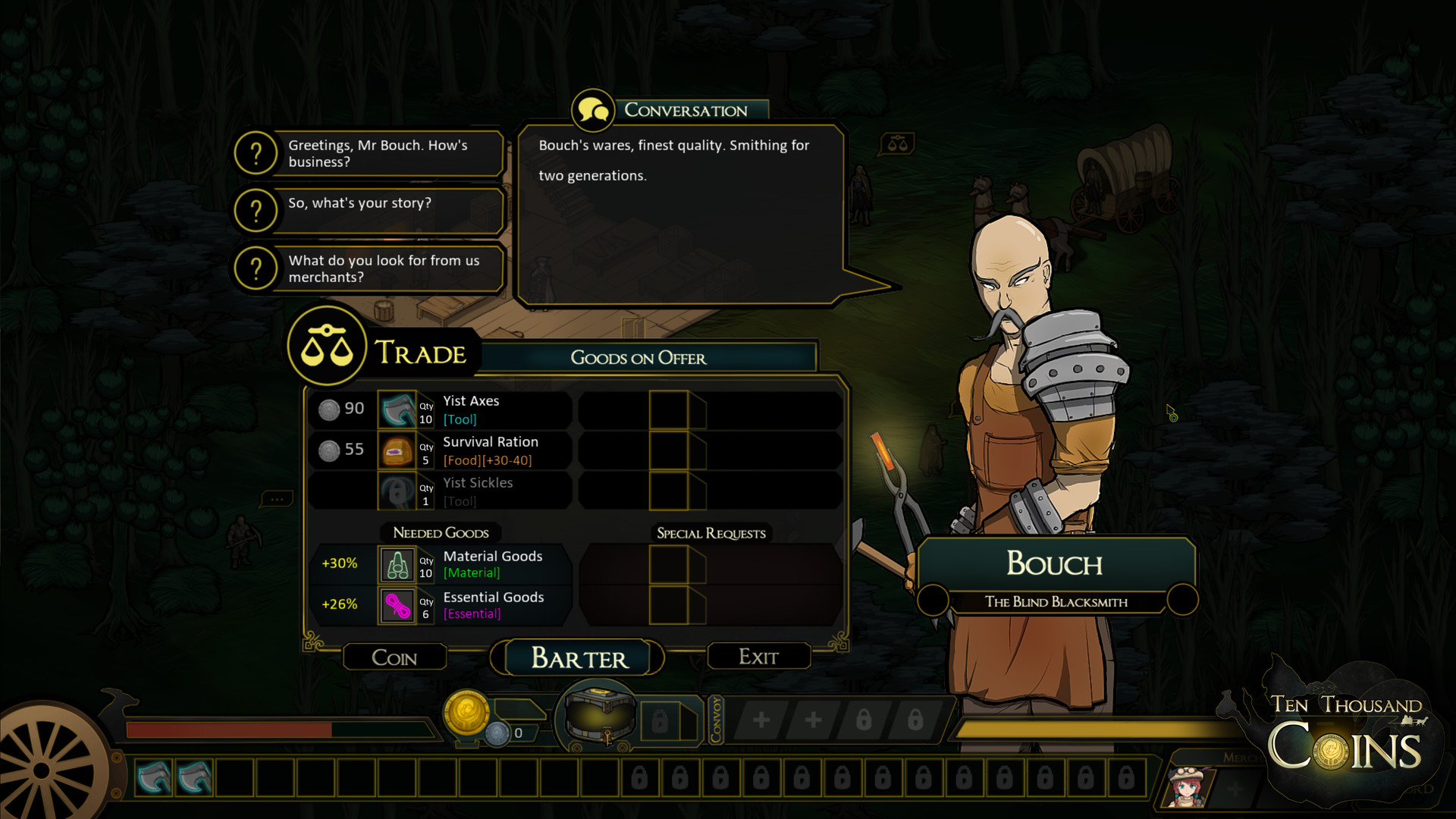This screenshot has height=819, width=1456.
Task: Toggle a locked slot in the inventory bar
Action: 639,778
